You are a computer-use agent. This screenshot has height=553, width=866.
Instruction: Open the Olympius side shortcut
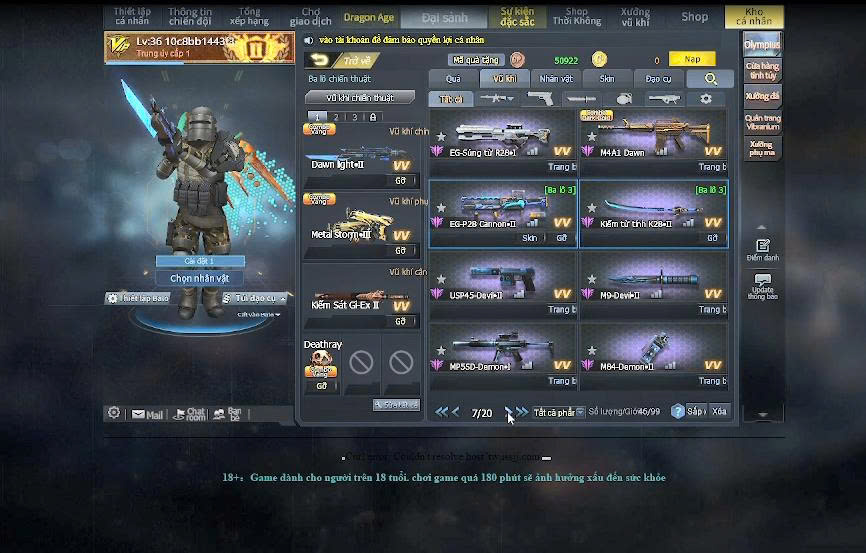(762, 45)
